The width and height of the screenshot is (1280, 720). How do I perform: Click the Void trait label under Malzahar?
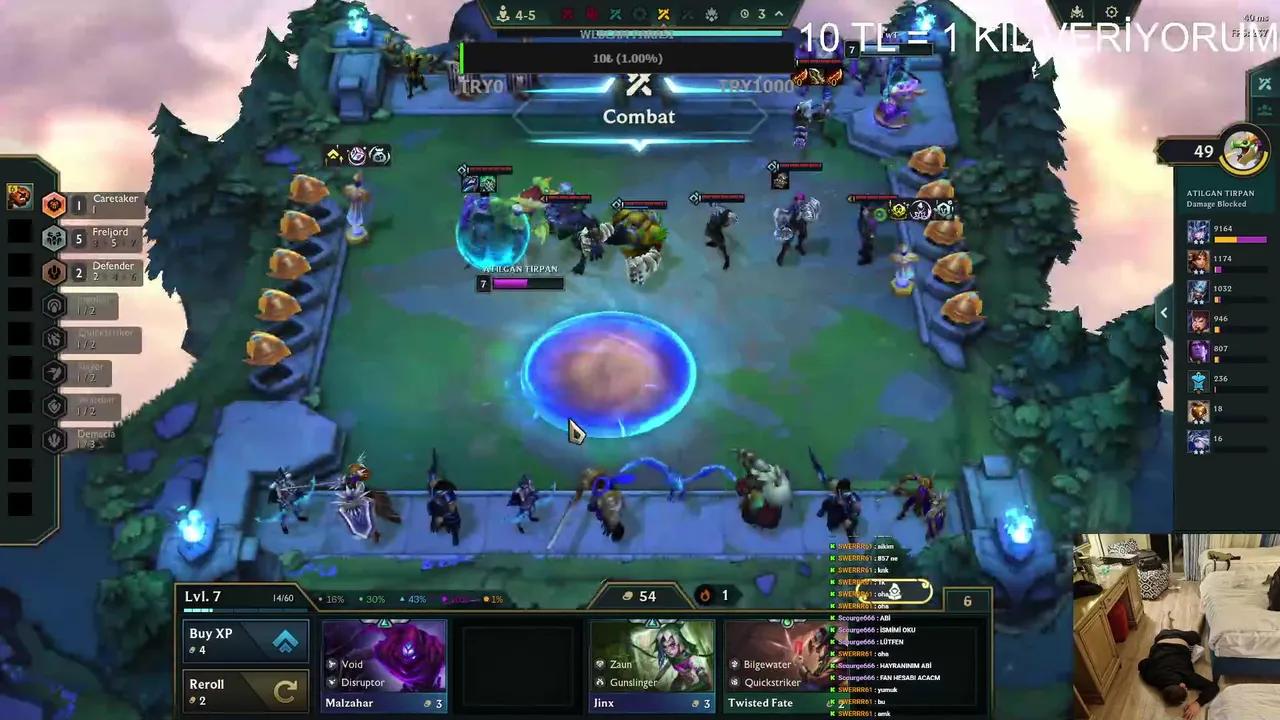pyautogui.click(x=352, y=664)
